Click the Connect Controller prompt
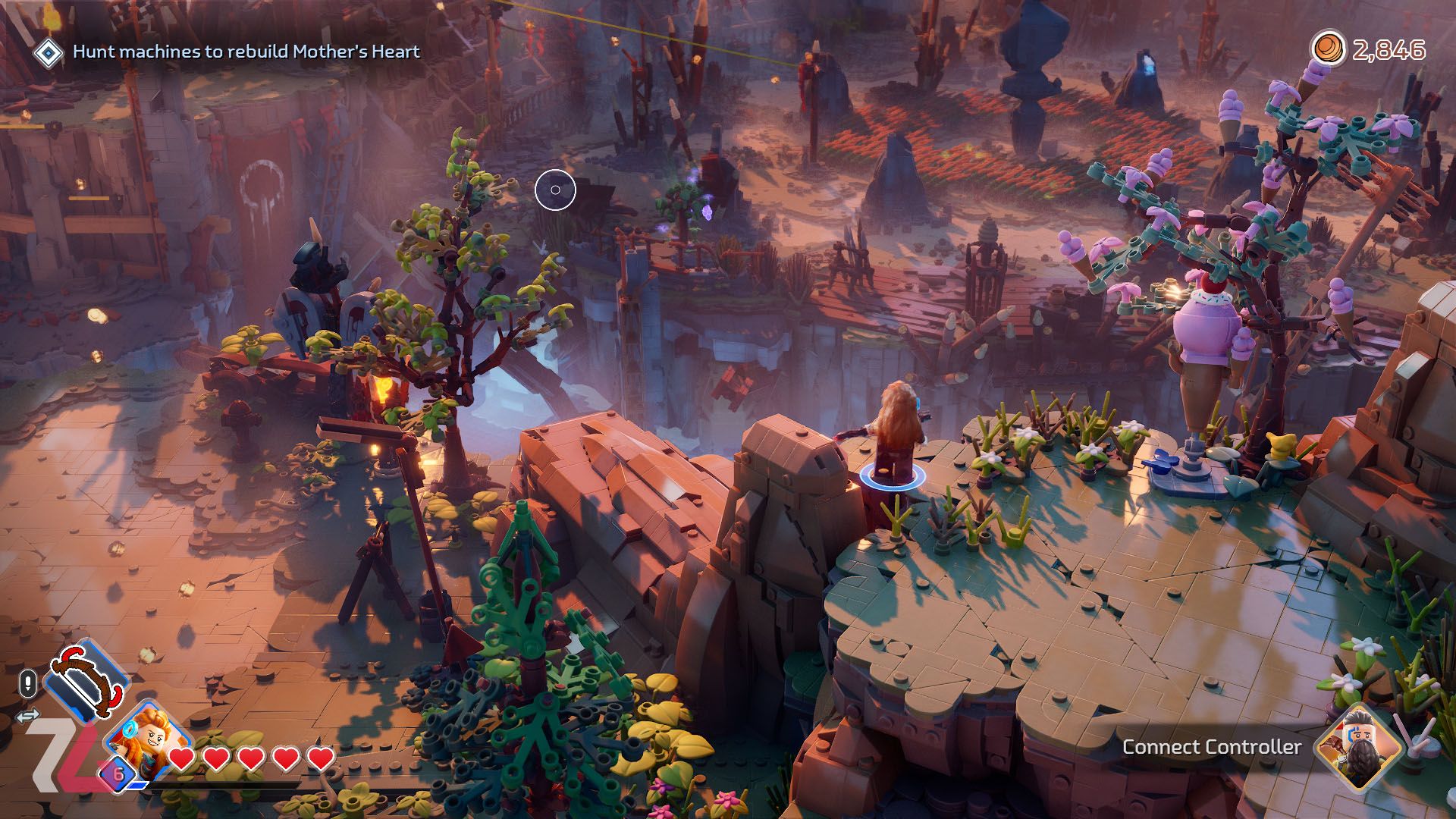This screenshot has height=819, width=1456. click(x=1211, y=747)
